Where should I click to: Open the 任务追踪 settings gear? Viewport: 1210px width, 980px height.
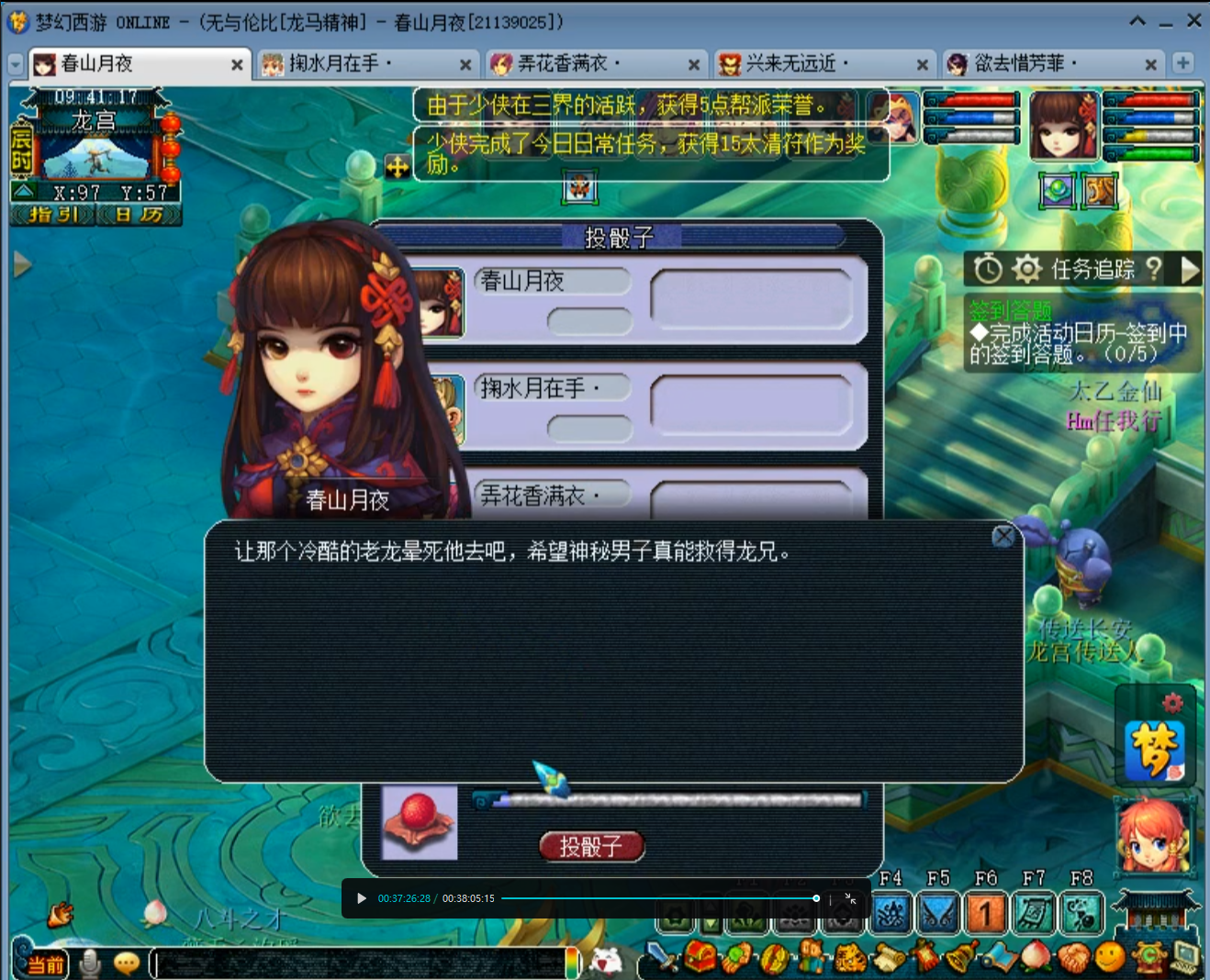(1026, 270)
